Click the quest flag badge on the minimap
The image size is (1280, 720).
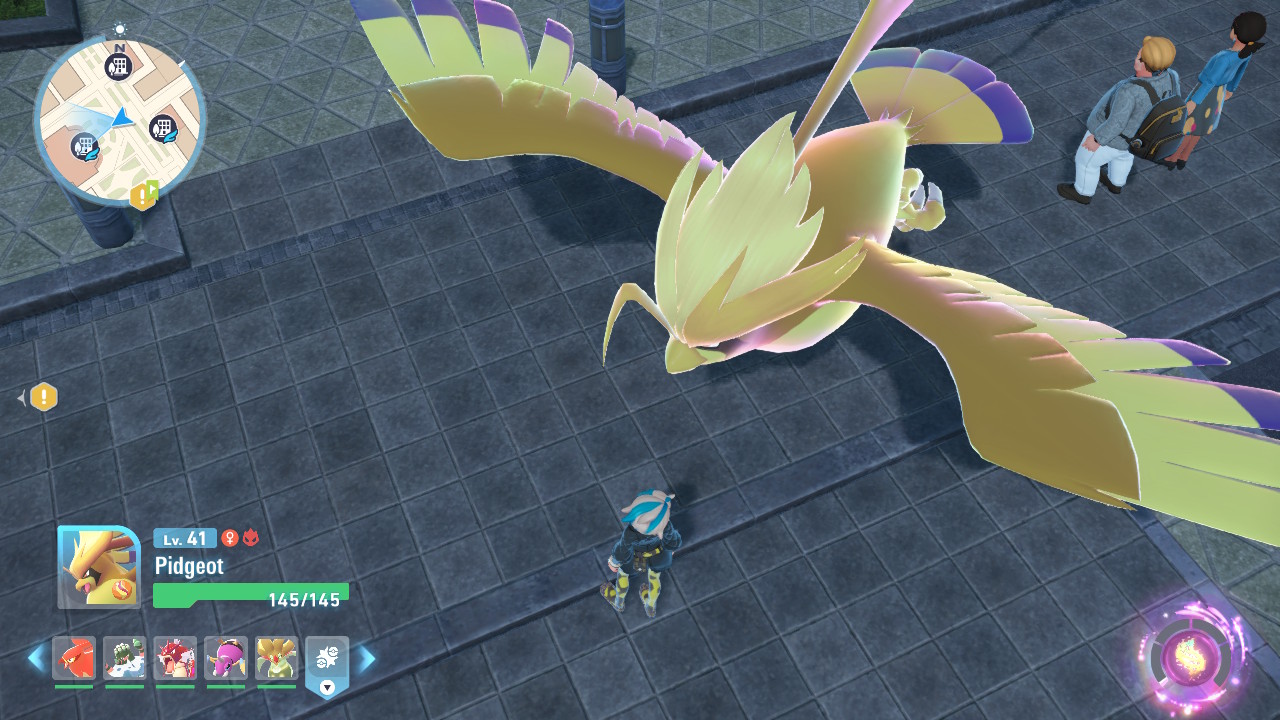[x=144, y=194]
